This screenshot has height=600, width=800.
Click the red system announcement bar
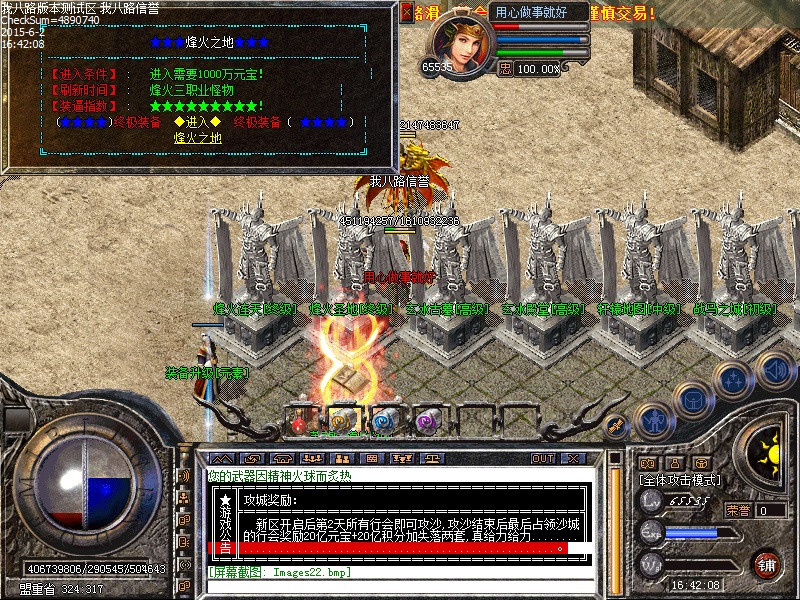[398, 548]
